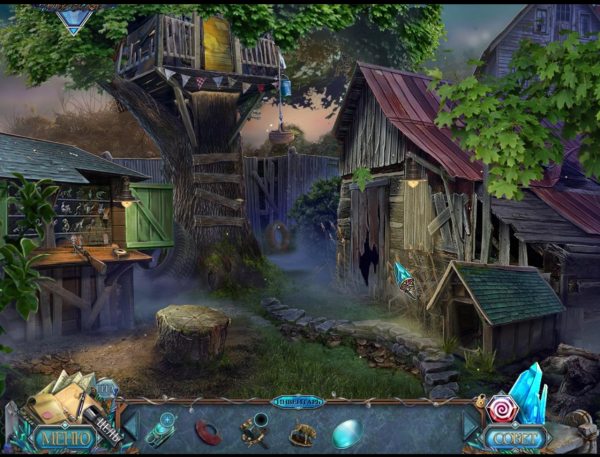This screenshot has height=457, width=600.
Task: Open the Меню button
Action: pyautogui.click(x=64, y=437)
